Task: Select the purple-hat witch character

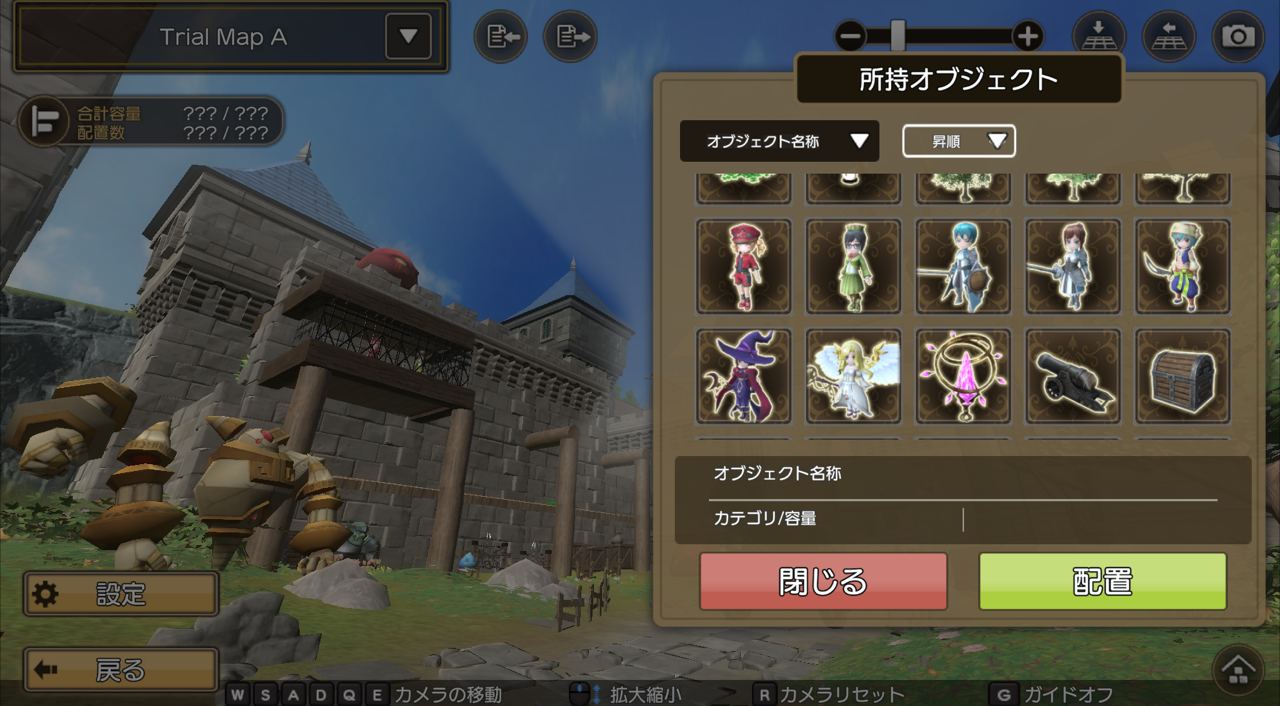Action: pos(743,376)
